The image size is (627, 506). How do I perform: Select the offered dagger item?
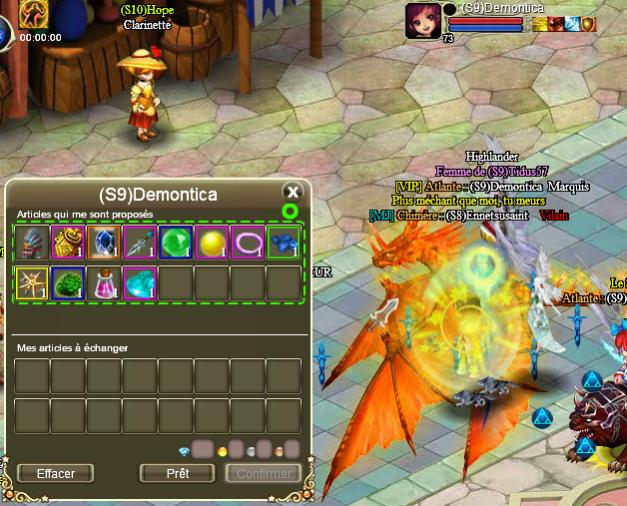click(x=140, y=243)
